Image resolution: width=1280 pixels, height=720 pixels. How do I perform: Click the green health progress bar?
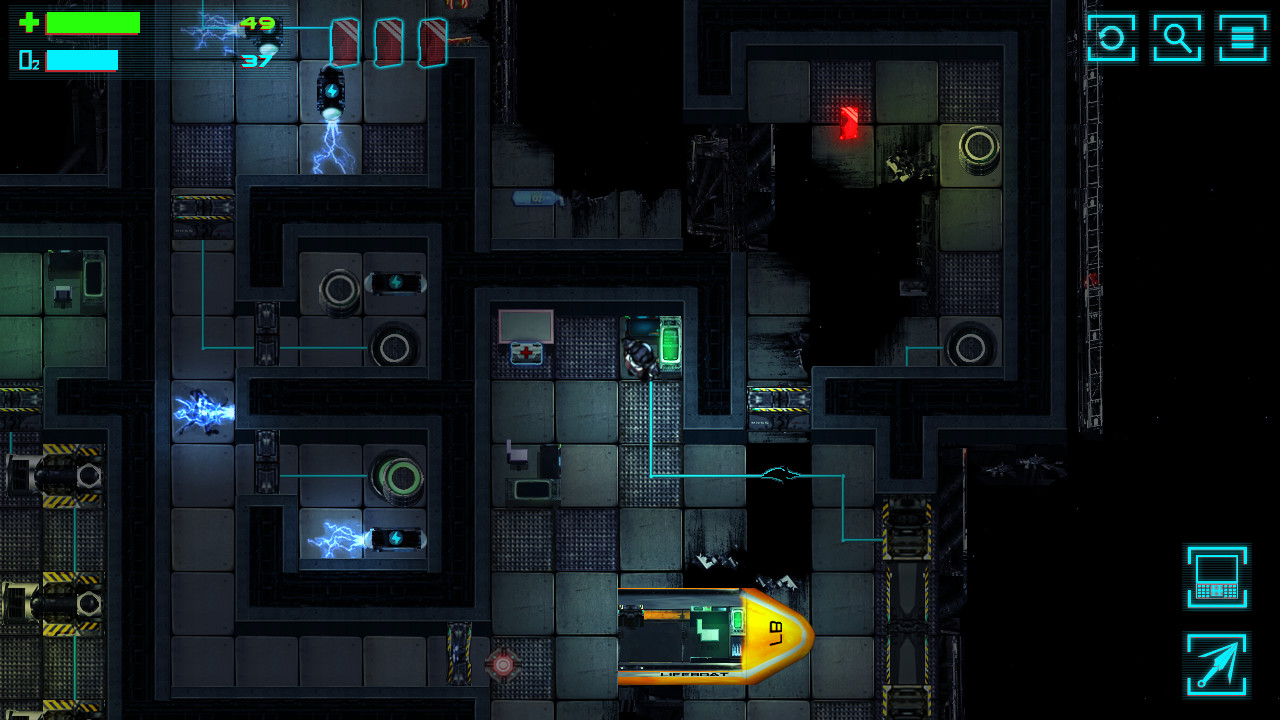[95, 23]
